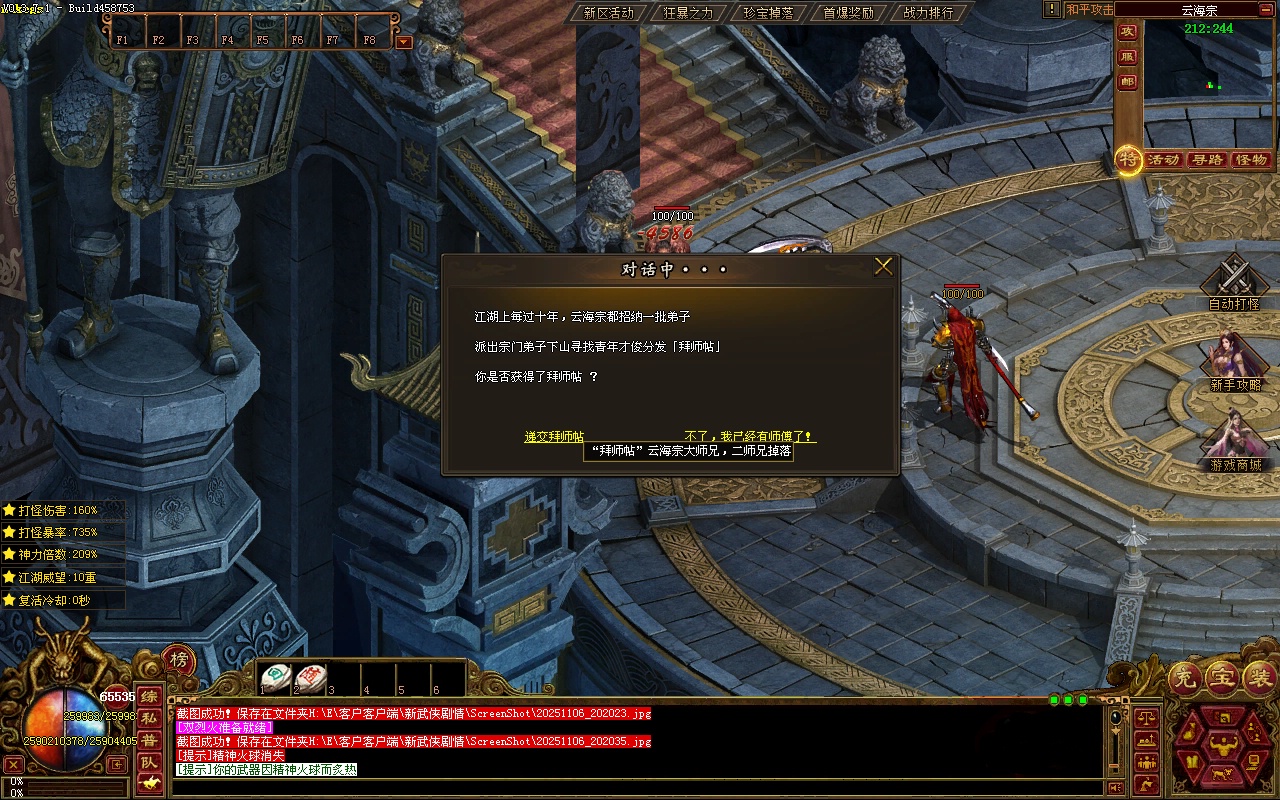1280x800 pixels.
Task: Activate 寻路 pathfinding button
Action: pyautogui.click(x=1207, y=160)
